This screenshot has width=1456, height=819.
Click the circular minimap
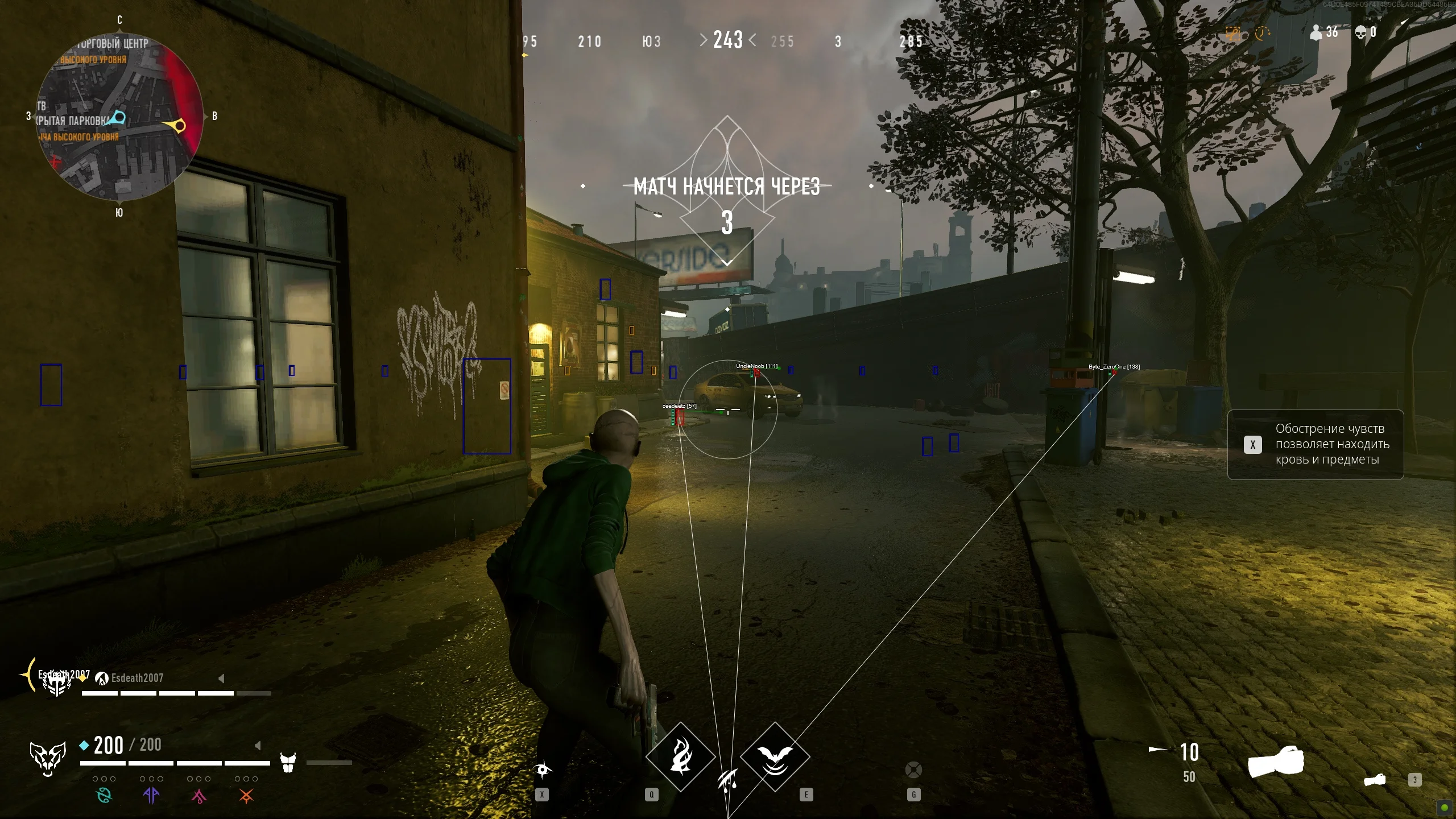(119, 117)
